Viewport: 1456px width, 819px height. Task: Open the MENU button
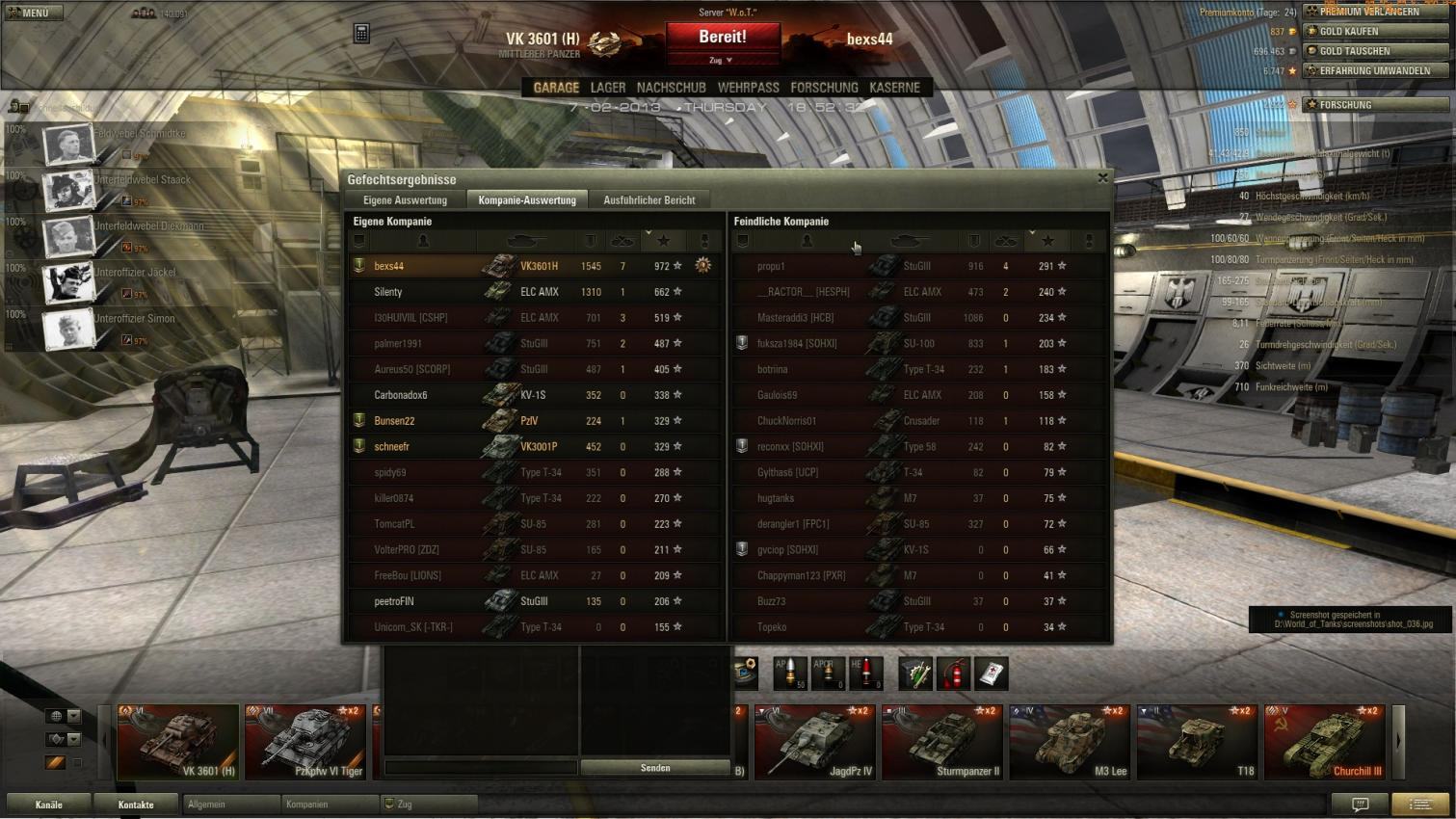click(x=33, y=13)
